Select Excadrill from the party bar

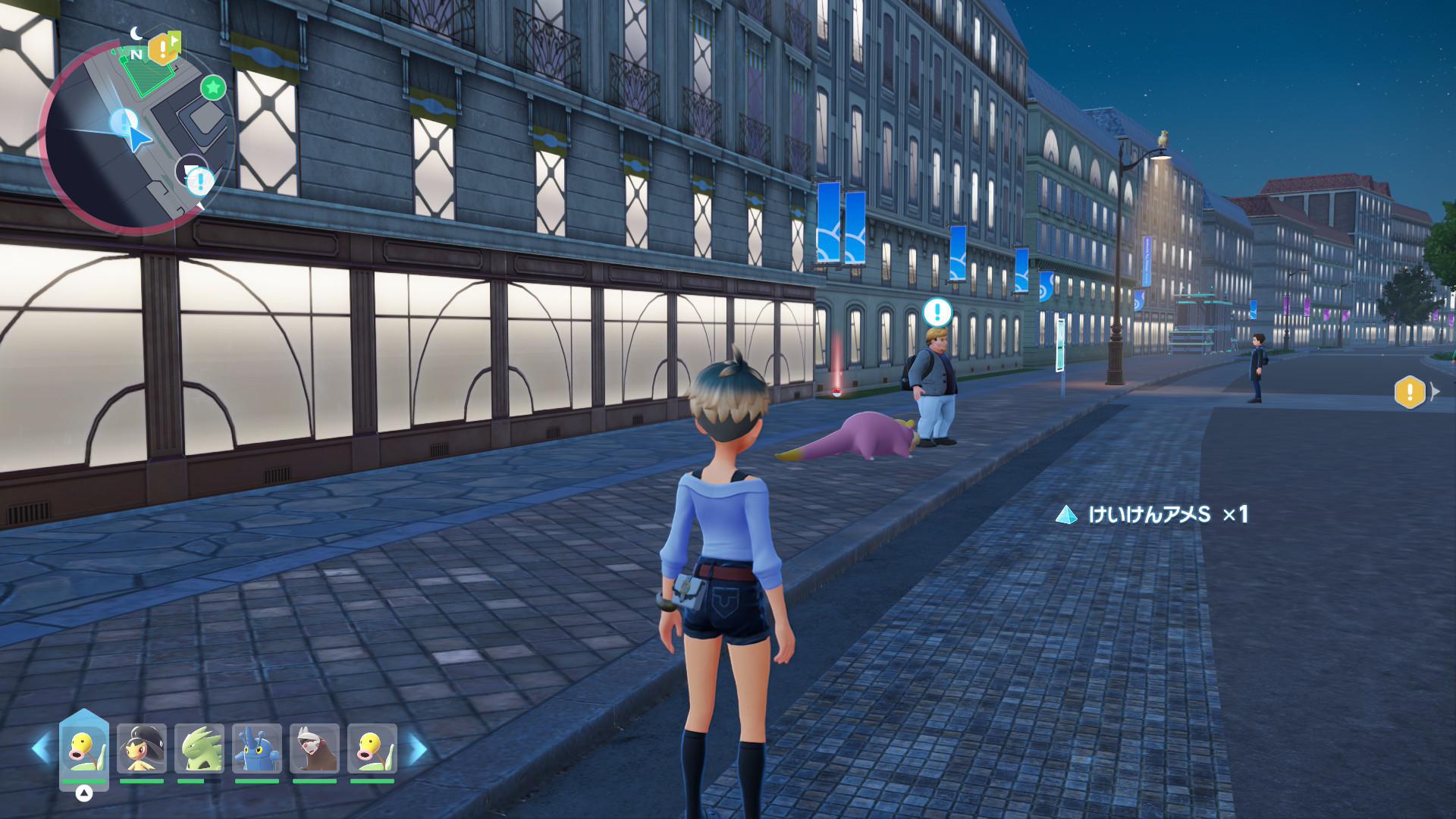[315, 749]
